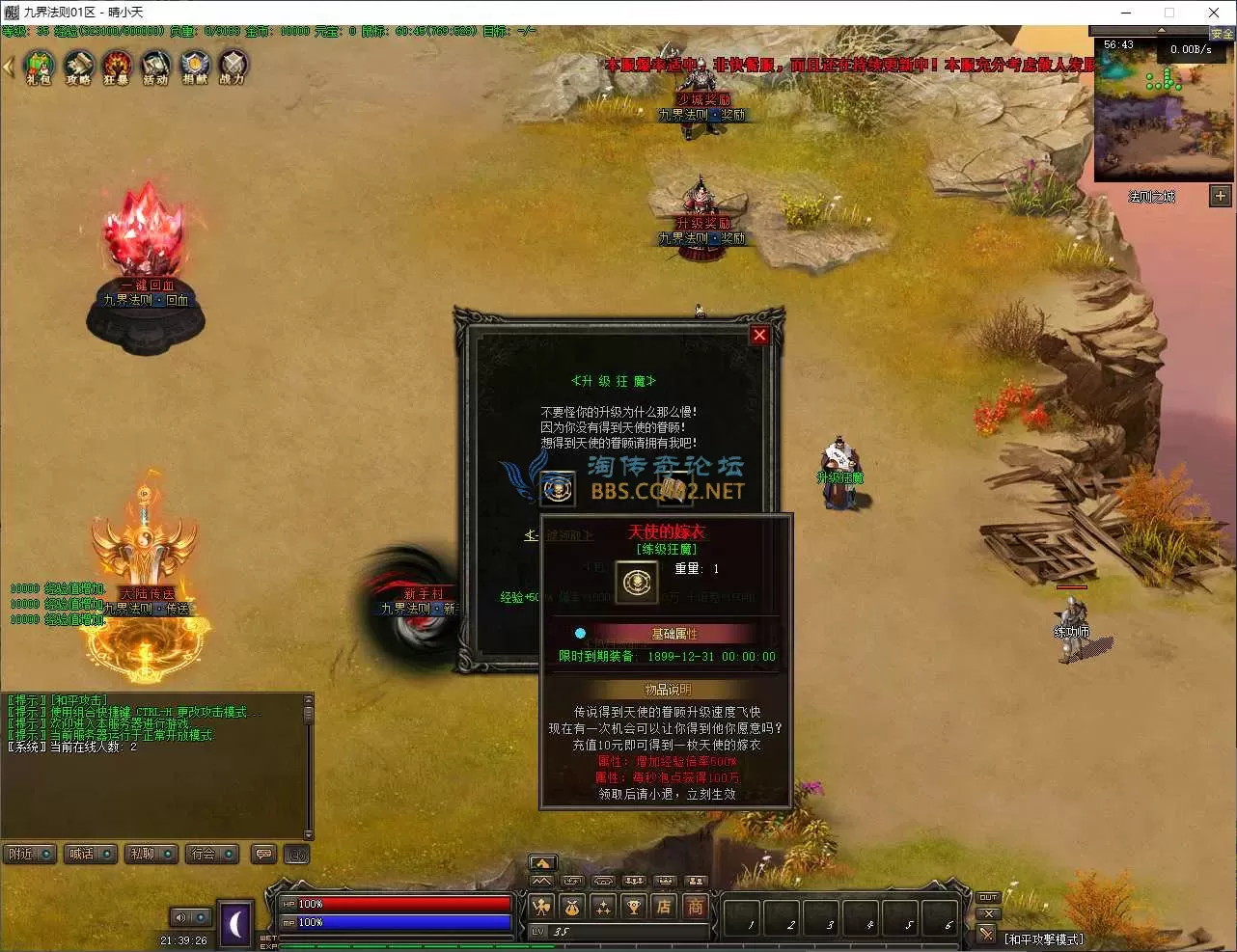Open the 商 mall icon
Screen dimensions: 1237x952
[x=695, y=907]
